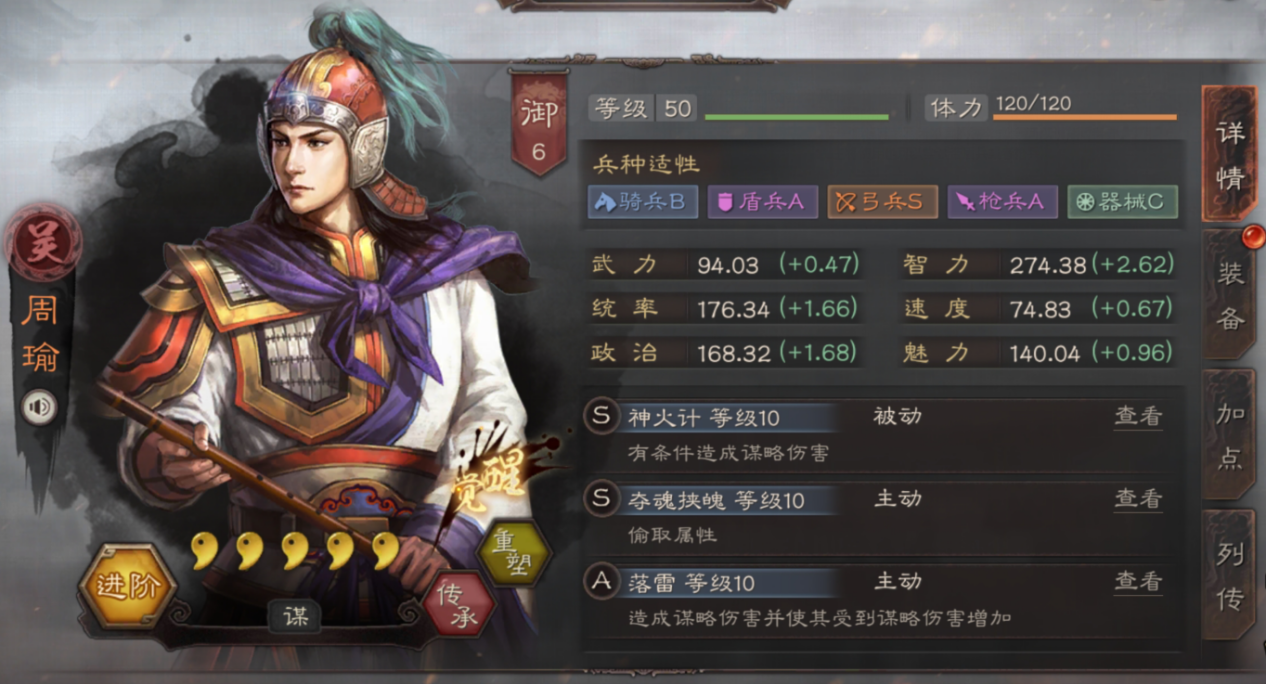
Task: Select the 盾兵A shield troop tag
Action: click(762, 202)
